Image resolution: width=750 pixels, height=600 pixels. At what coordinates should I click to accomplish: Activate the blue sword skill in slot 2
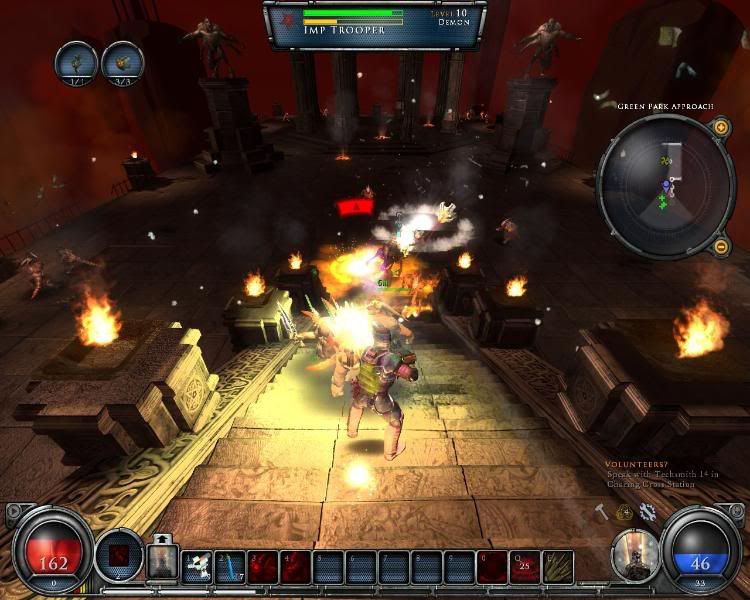[230, 566]
